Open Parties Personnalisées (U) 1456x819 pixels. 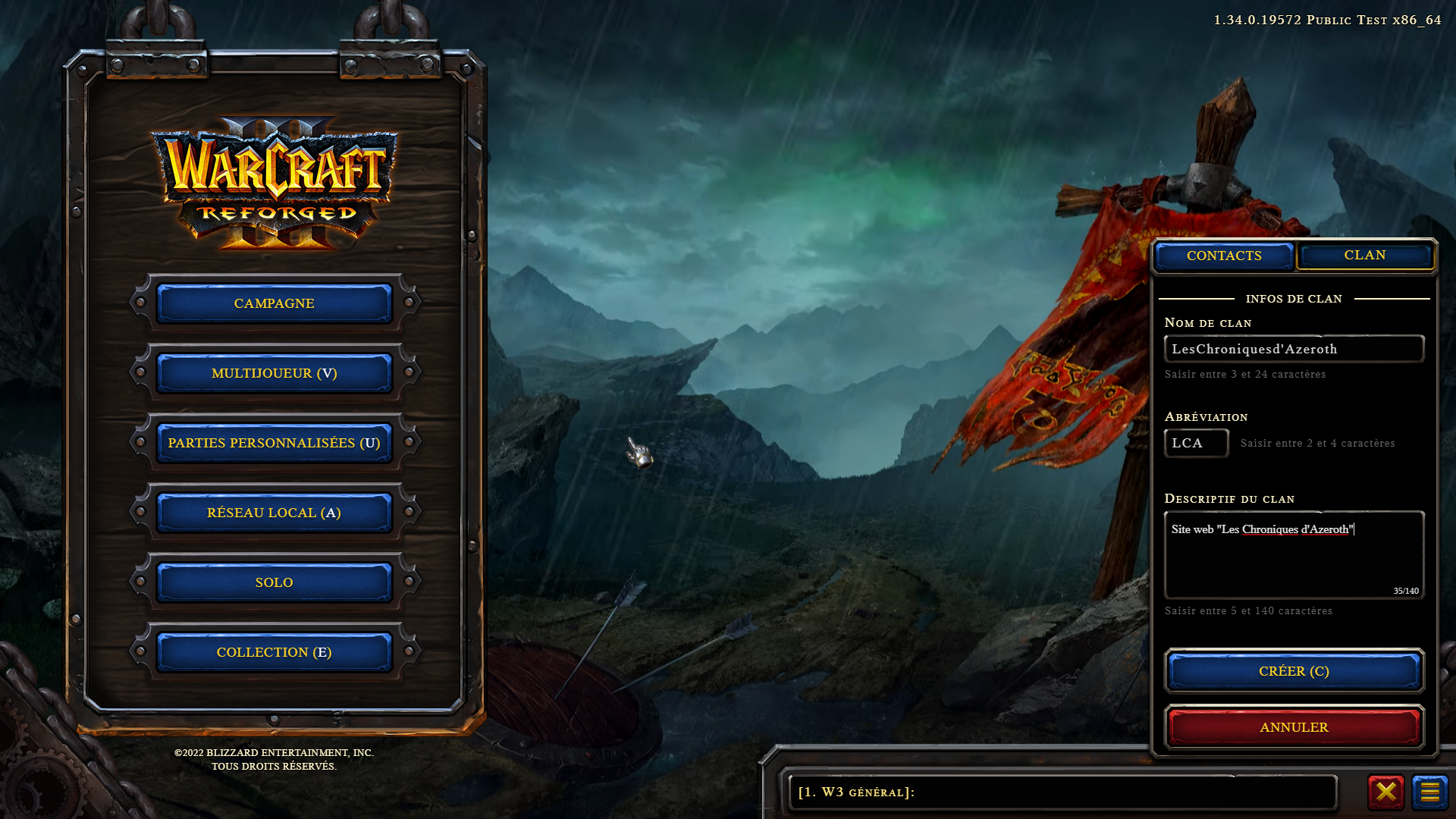[274, 443]
